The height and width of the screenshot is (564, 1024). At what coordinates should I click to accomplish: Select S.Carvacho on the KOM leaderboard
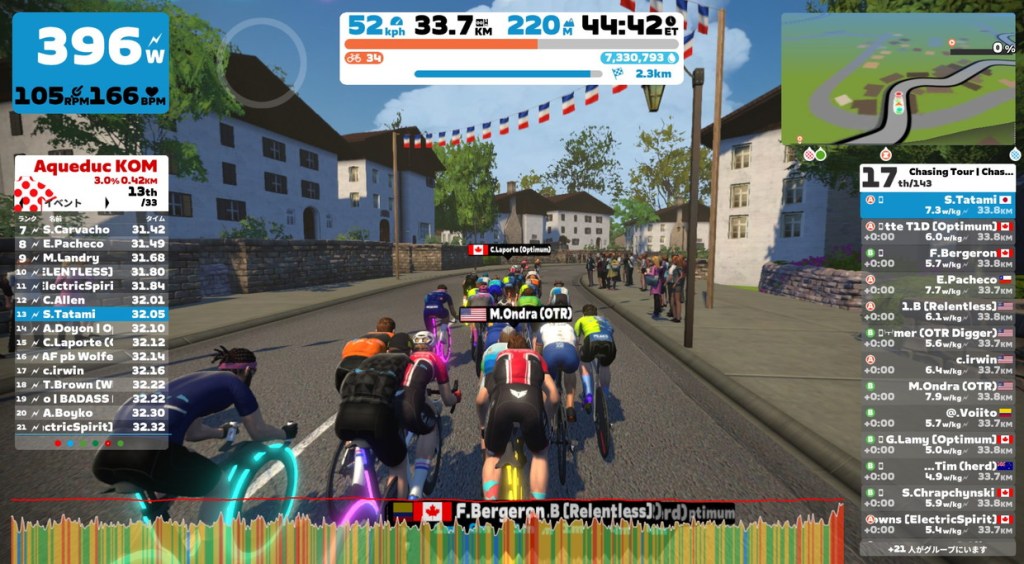click(x=91, y=230)
